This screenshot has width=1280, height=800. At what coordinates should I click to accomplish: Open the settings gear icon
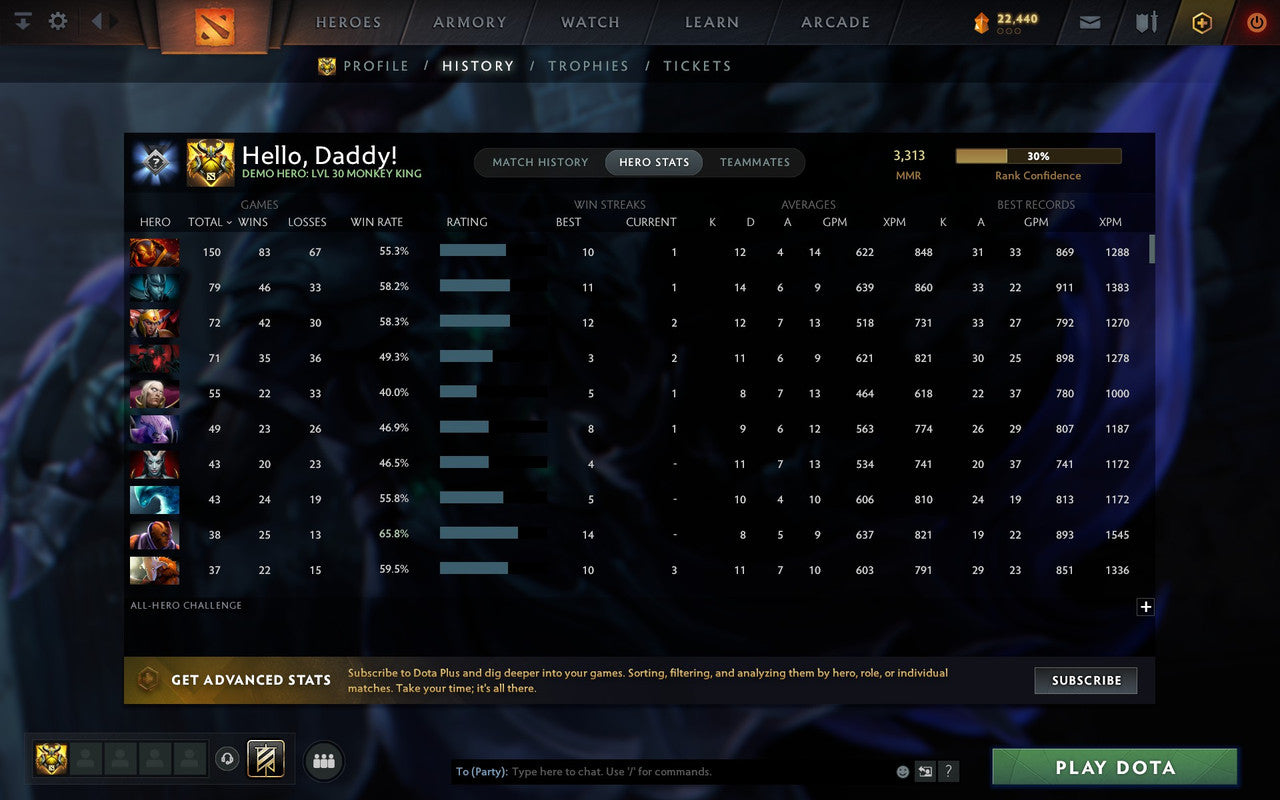point(57,20)
